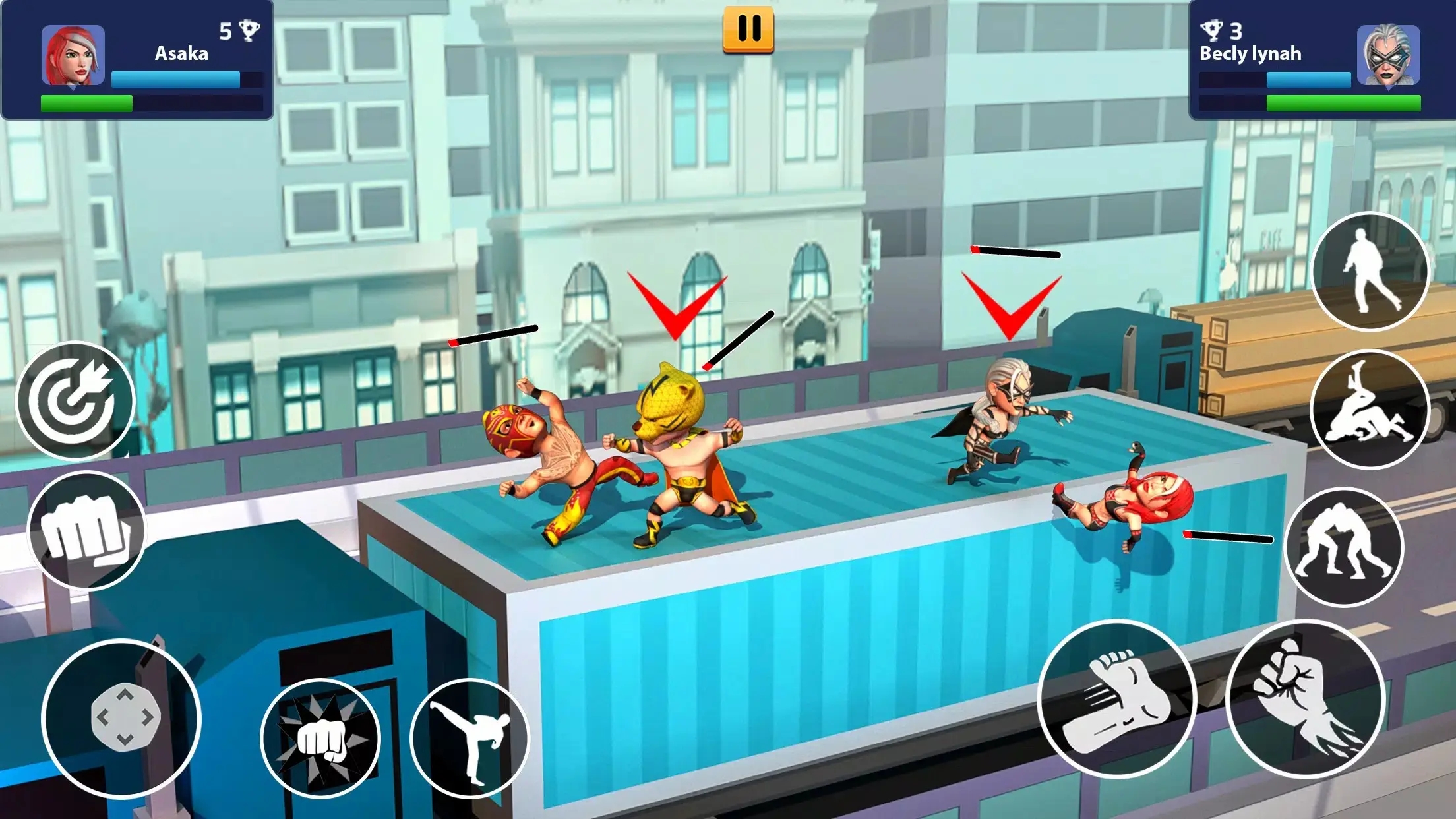Use the clenched fist grab button

click(x=86, y=530)
